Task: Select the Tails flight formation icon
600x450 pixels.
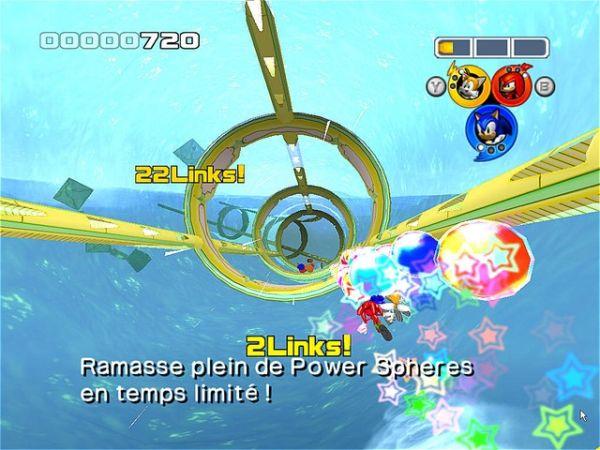Action: (x=470, y=84)
